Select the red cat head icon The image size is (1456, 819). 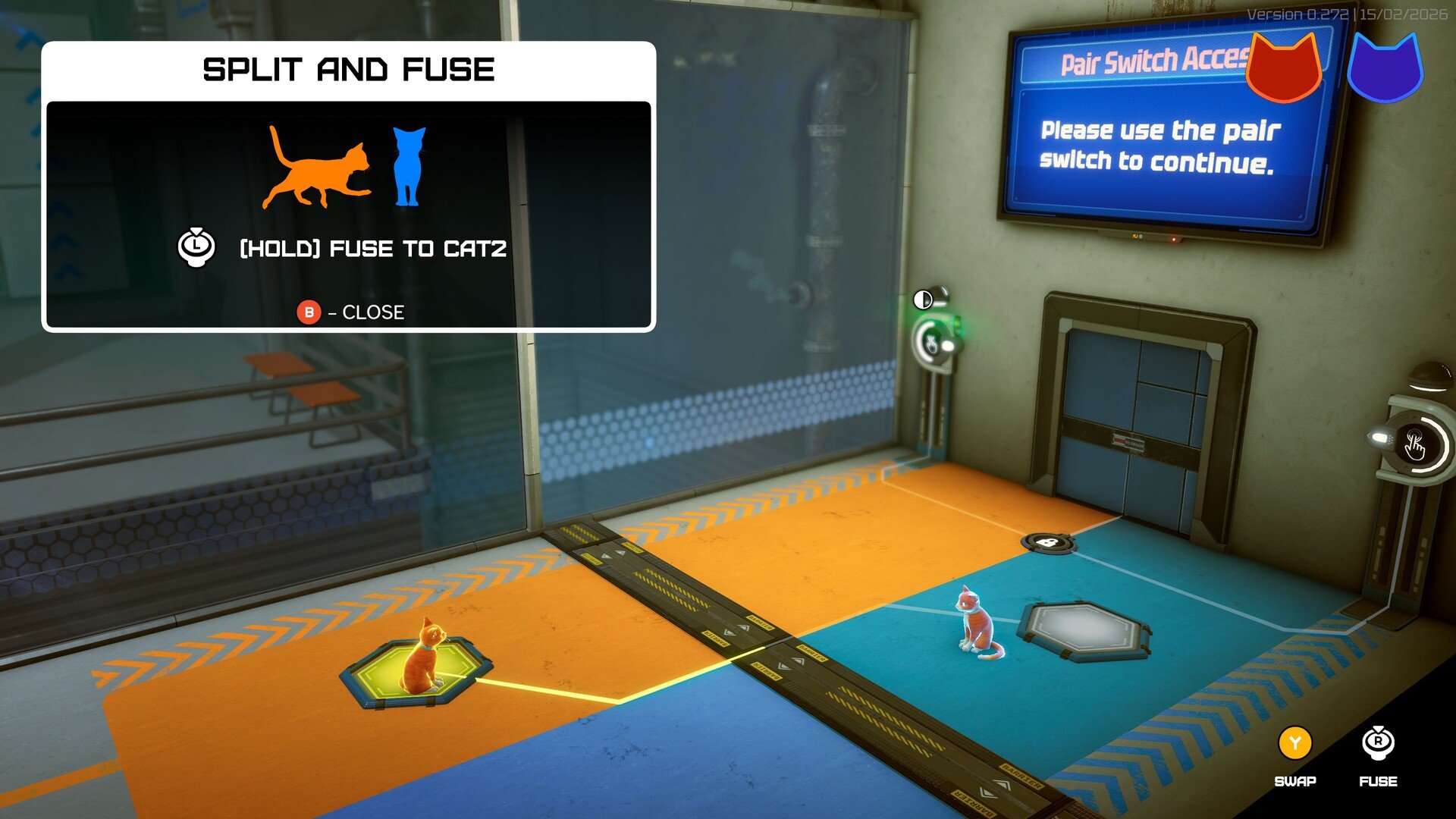pyautogui.click(x=1284, y=68)
